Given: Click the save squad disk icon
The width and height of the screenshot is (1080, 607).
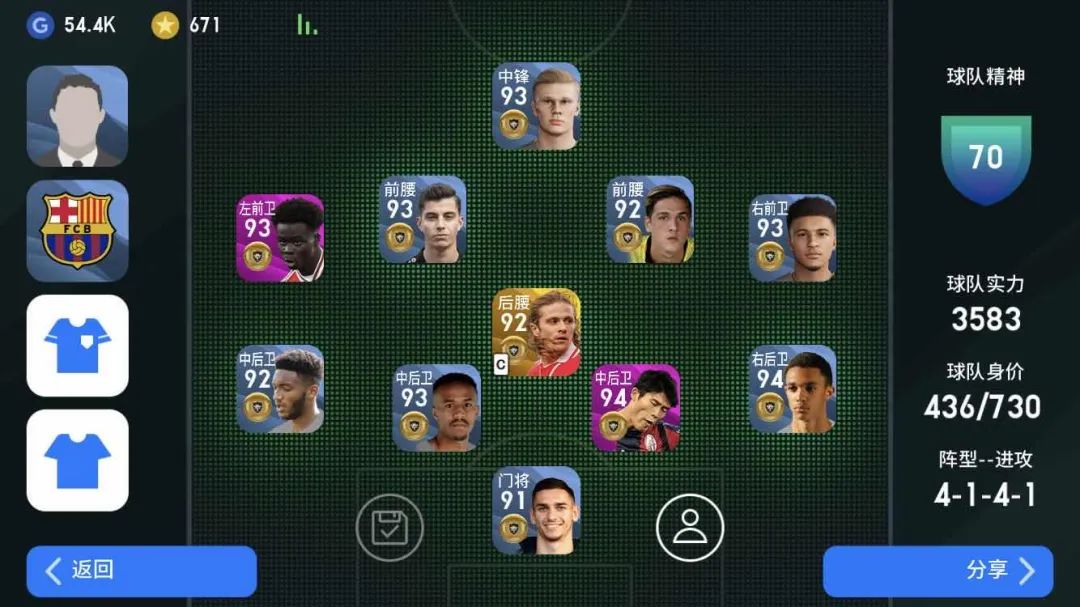Looking at the screenshot, I should 390,527.
